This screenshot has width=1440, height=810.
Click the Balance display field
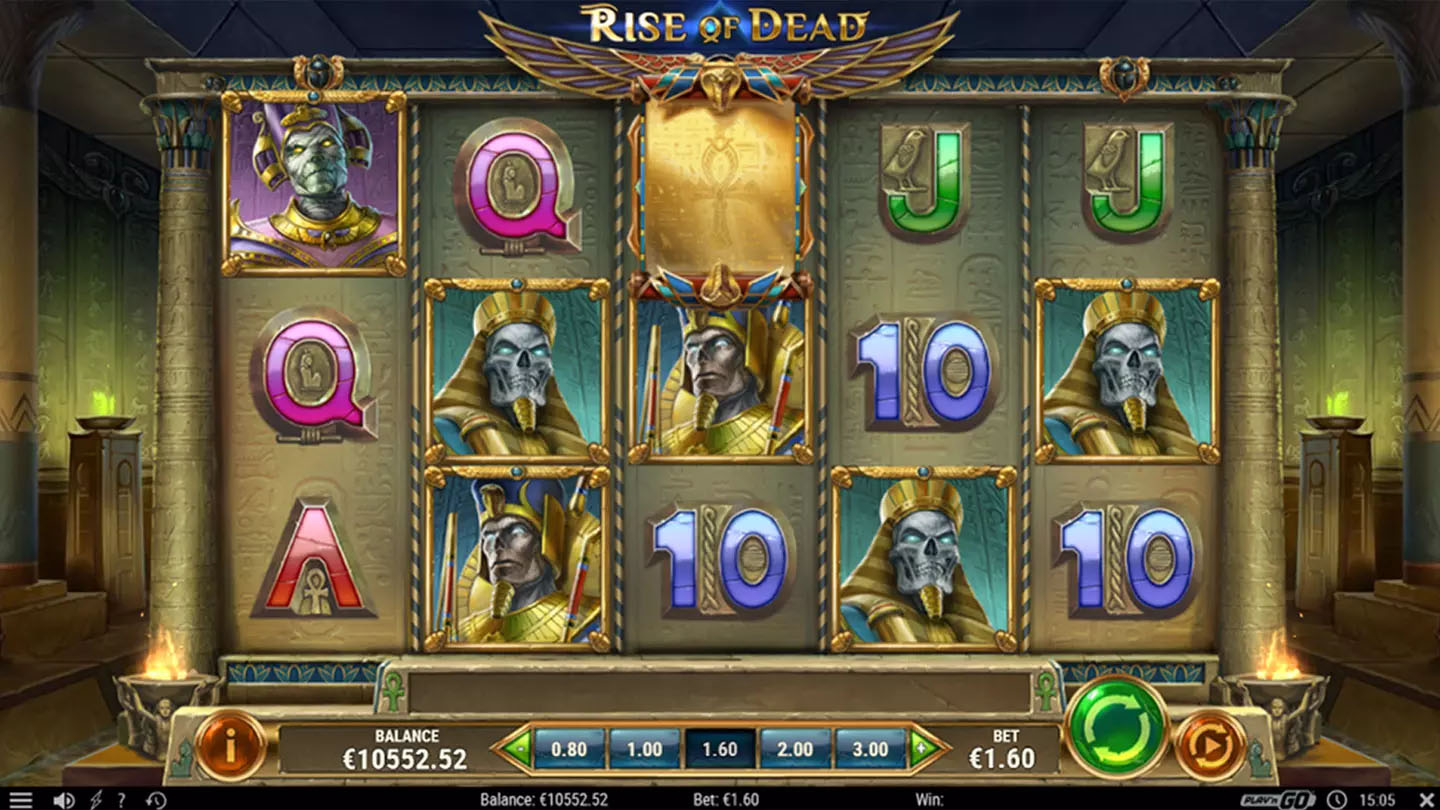click(x=407, y=746)
